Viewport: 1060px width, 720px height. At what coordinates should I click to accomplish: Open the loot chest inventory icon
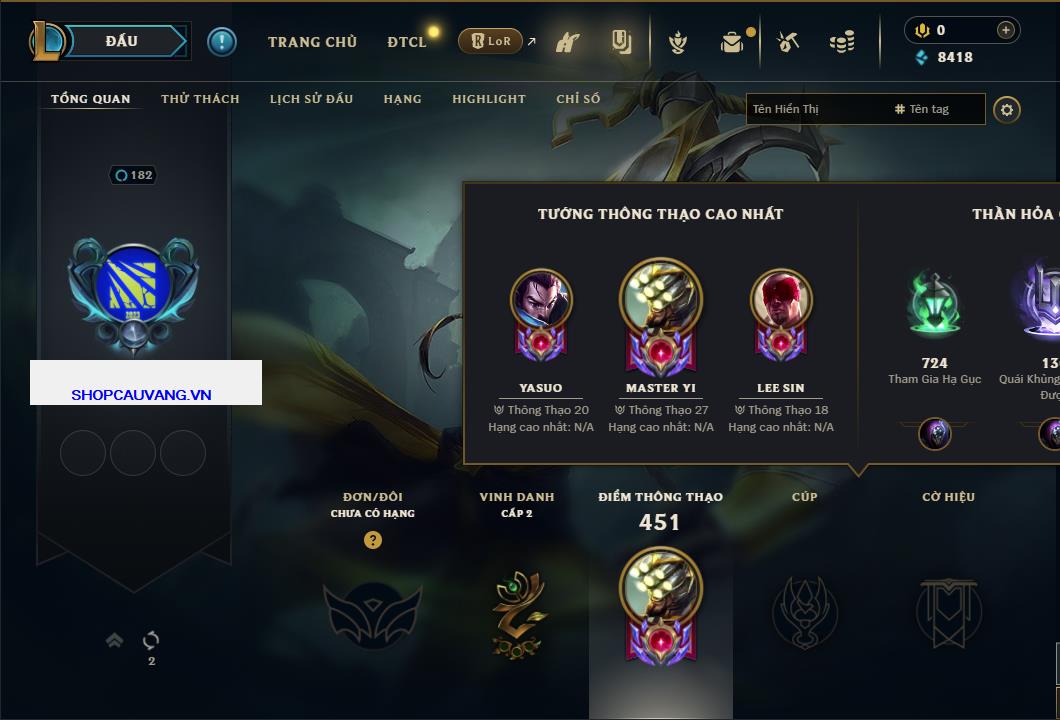point(733,42)
